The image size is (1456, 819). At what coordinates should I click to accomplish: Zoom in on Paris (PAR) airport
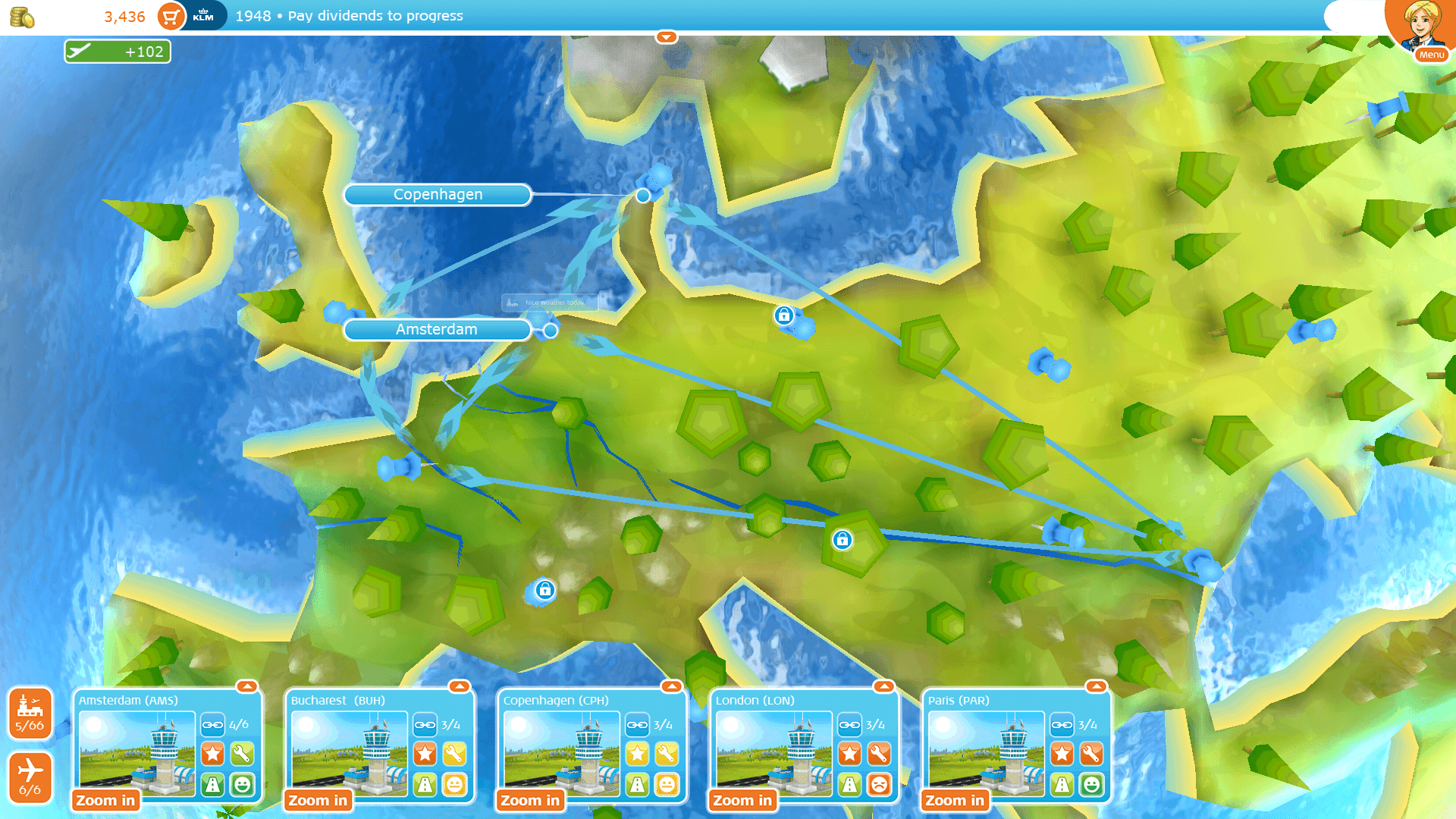pos(955,800)
